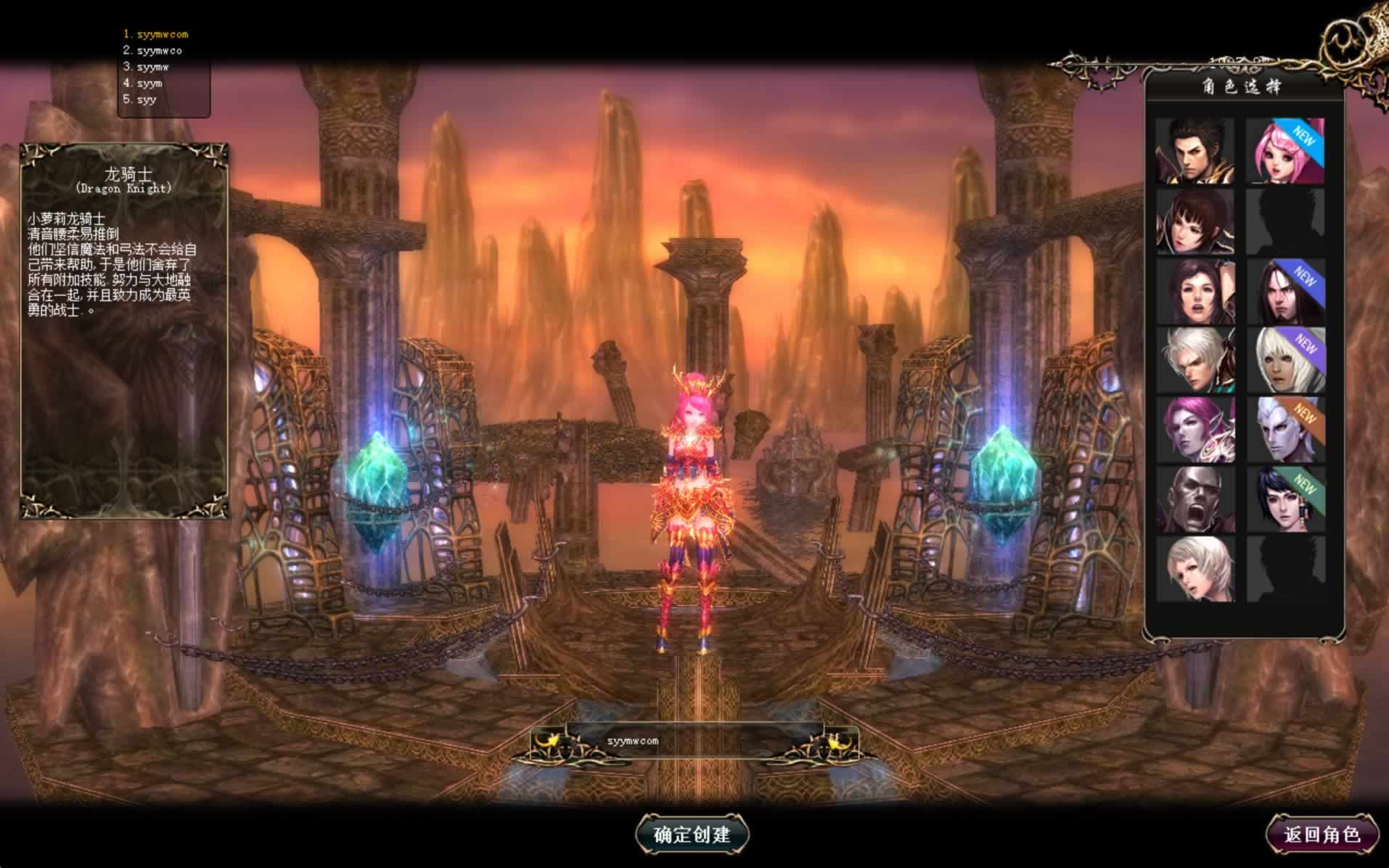This screenshot has width=1389, height=868.
Task: Click the 返回角色 return button
Action: pyautogui.click(x=1322, y=835)
